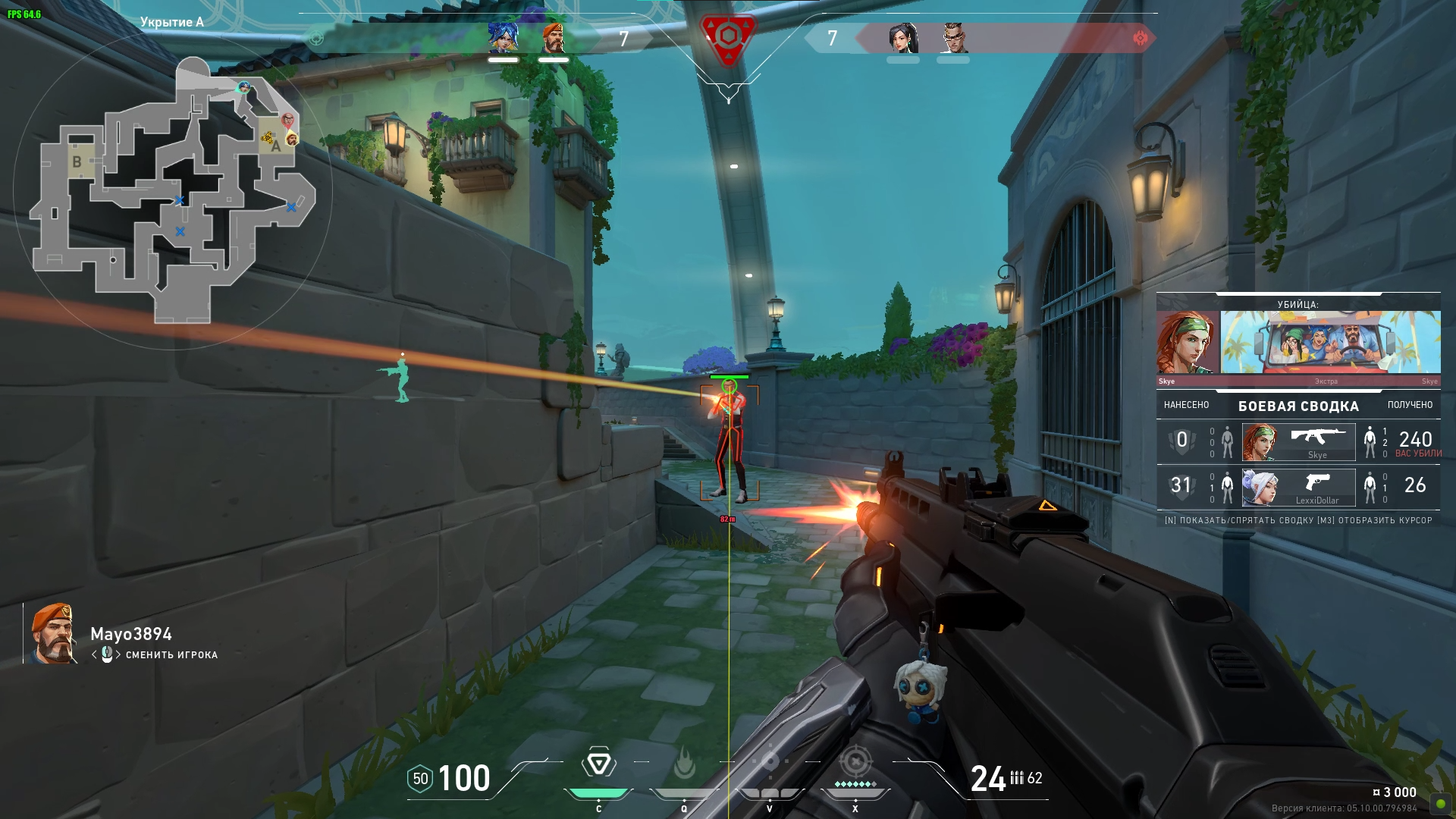
Task: Trigger the Orbital Strike ultimate icon
Action: 855,761
